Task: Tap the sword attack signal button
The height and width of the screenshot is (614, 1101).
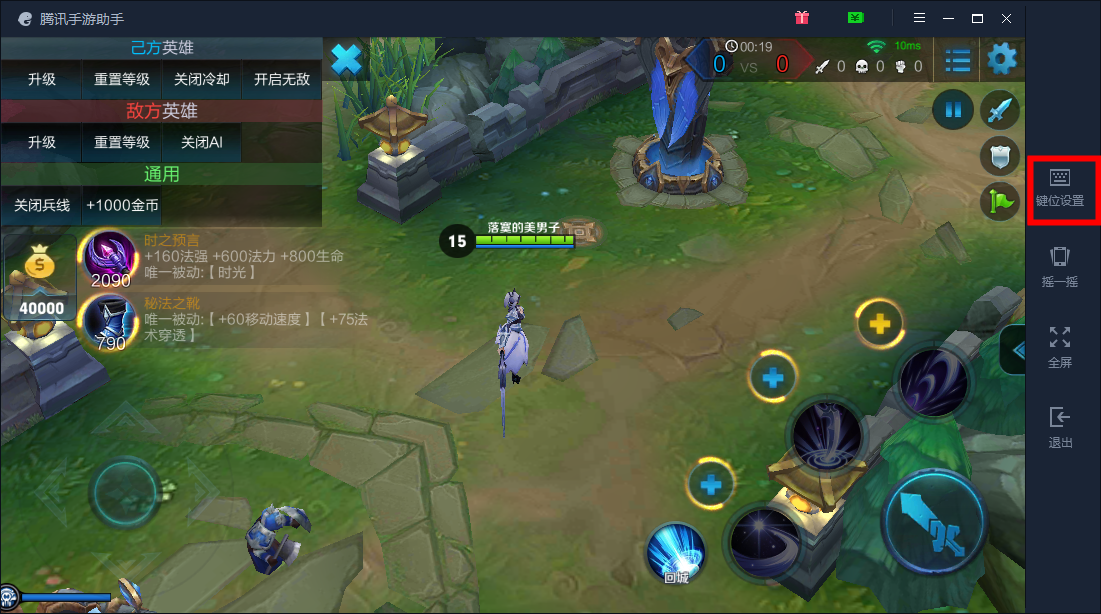Action: pos(1000,110)
